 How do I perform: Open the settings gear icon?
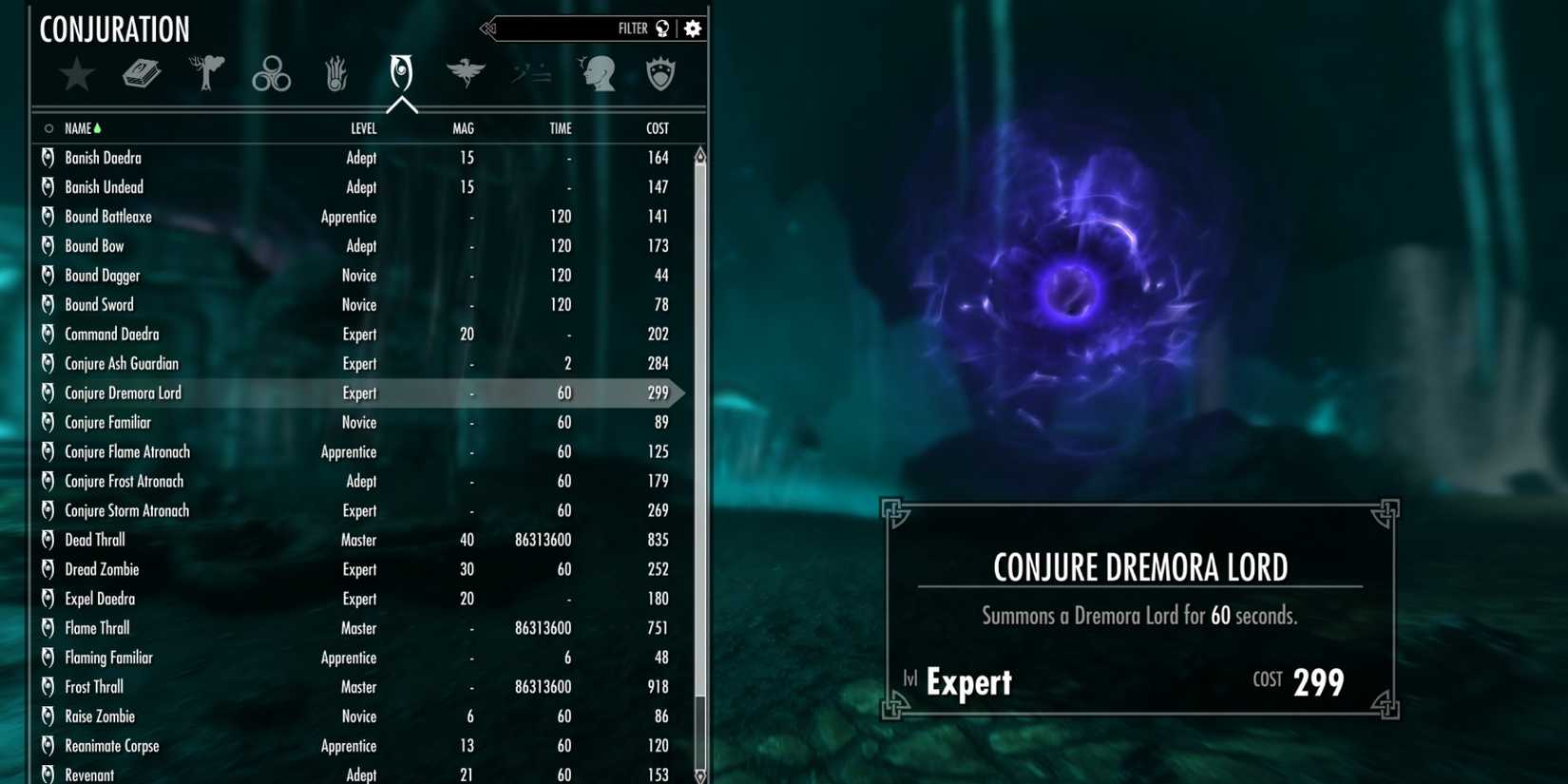click(x=693, y=28)
